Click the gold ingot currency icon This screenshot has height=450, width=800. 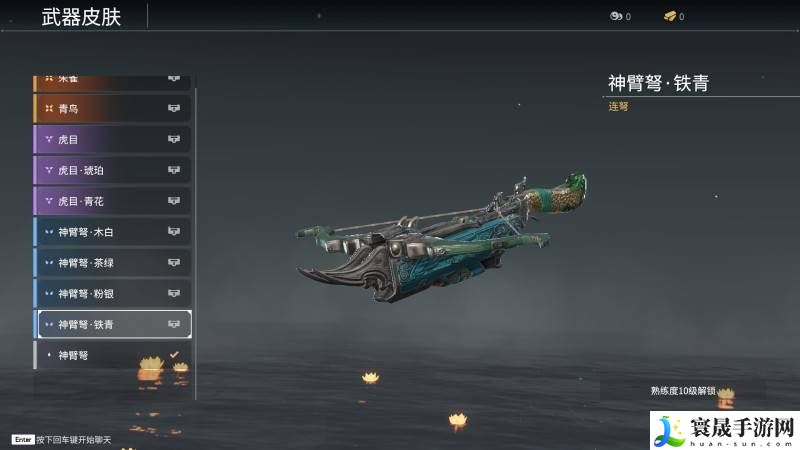pos(669,16)
